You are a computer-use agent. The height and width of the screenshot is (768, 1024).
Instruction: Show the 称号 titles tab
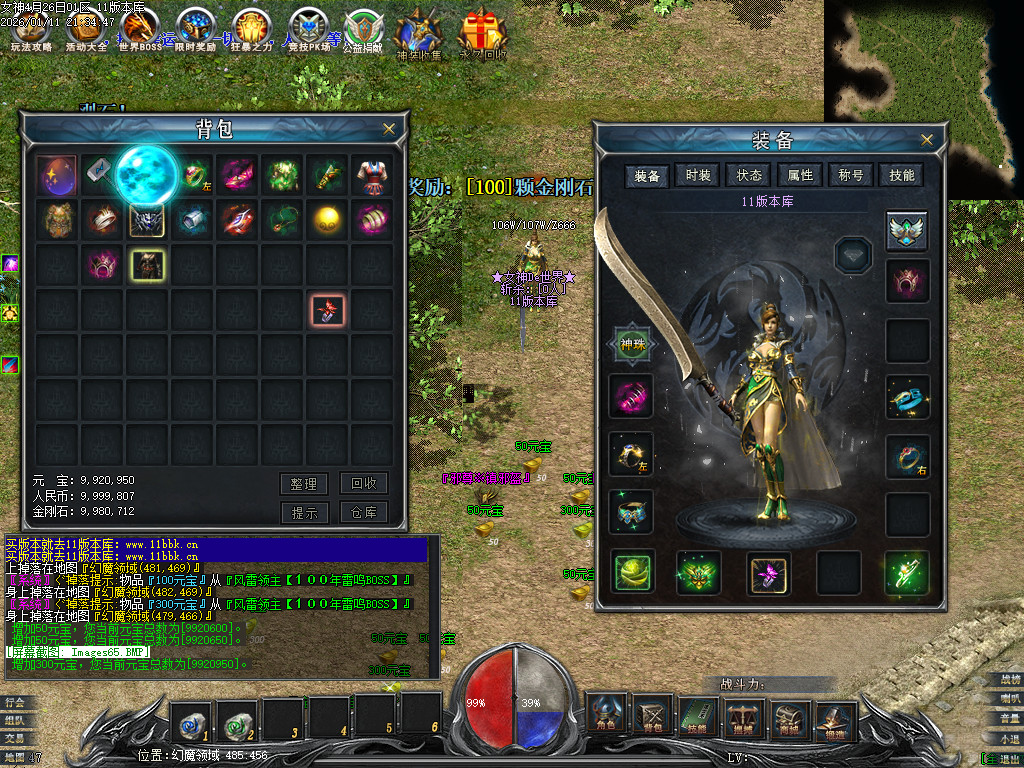(851, 175)
